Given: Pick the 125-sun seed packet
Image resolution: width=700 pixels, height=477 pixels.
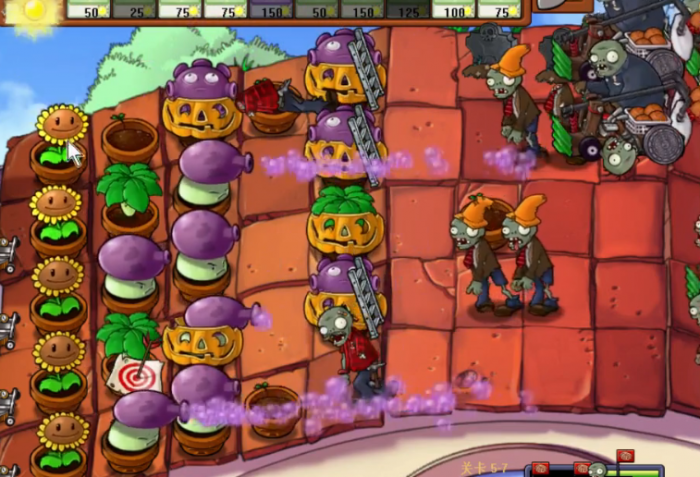Looking at the screenshot, I should (x=407, y=9).
